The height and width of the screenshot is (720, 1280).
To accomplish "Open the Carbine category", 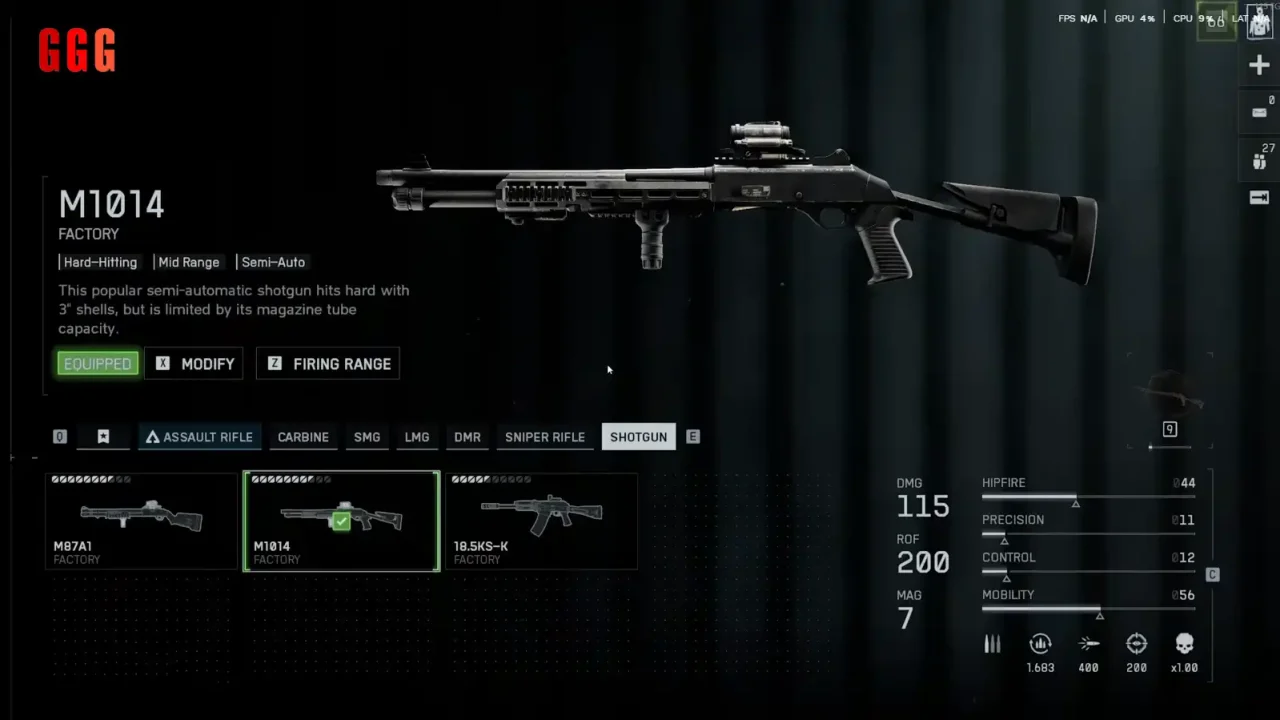I will click(x=303, y=437).
